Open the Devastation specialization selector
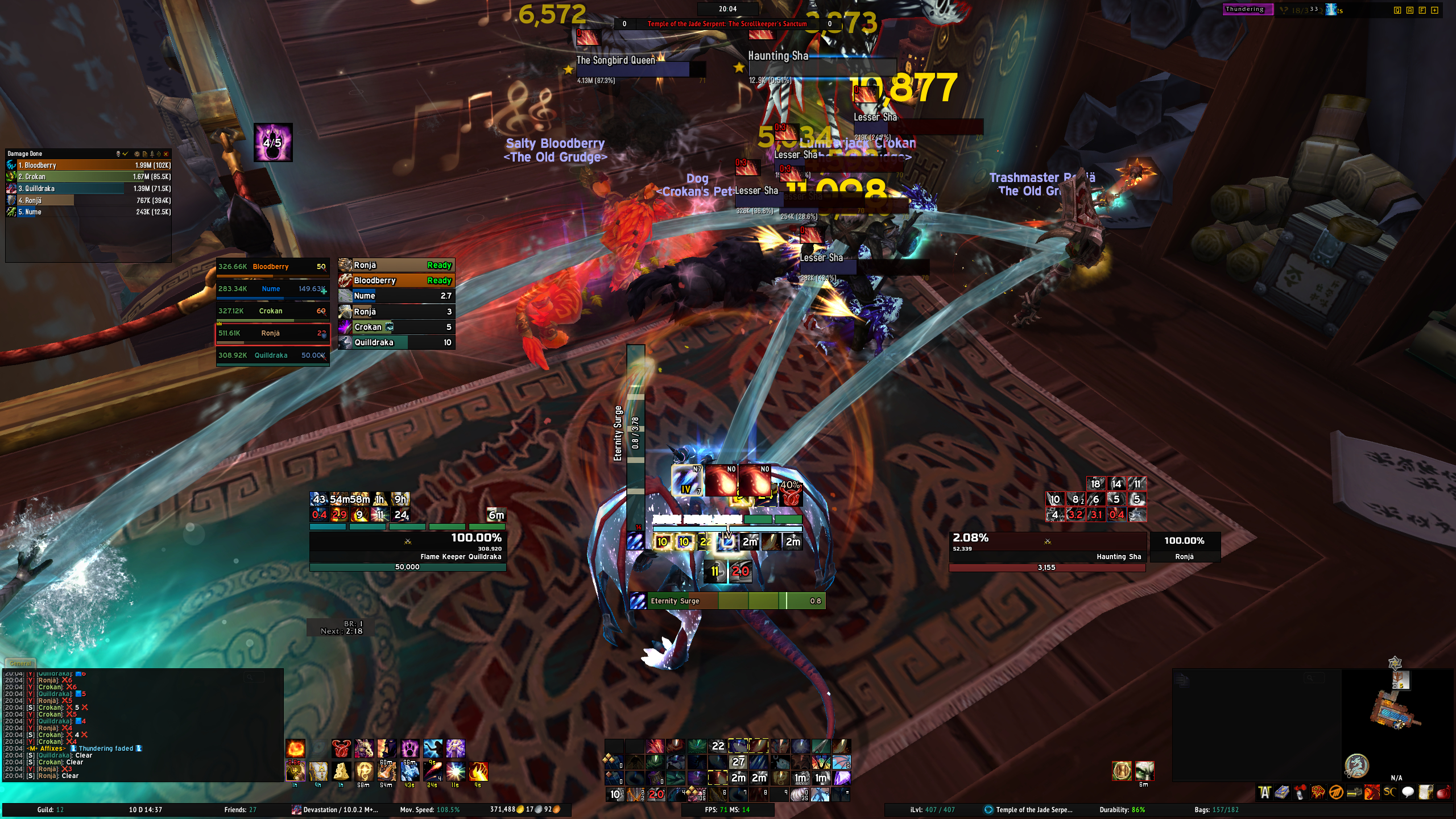 click(x=336, y=810)
